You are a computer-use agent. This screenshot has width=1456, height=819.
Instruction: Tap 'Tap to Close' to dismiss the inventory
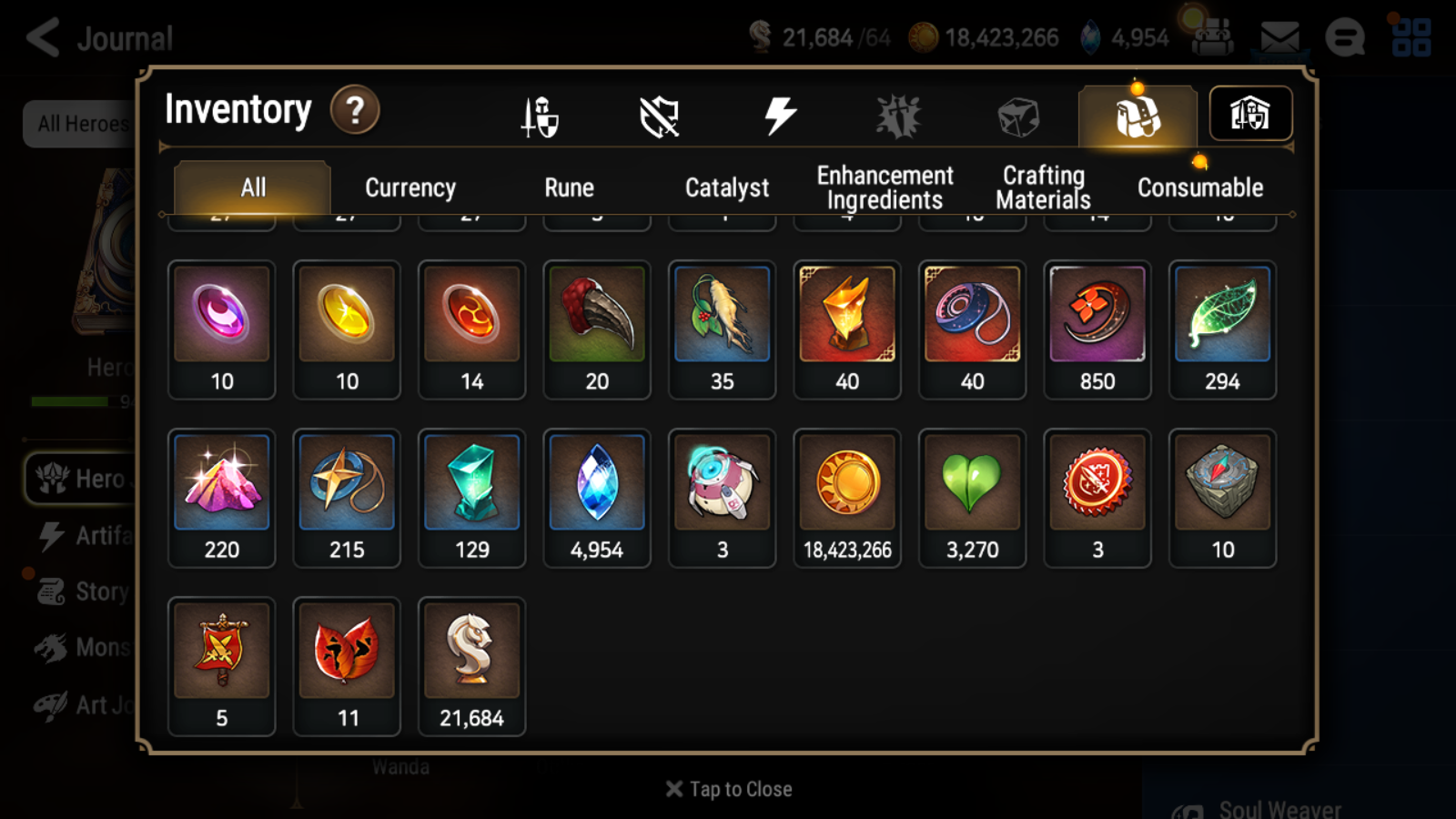click(x=727, y=788)
